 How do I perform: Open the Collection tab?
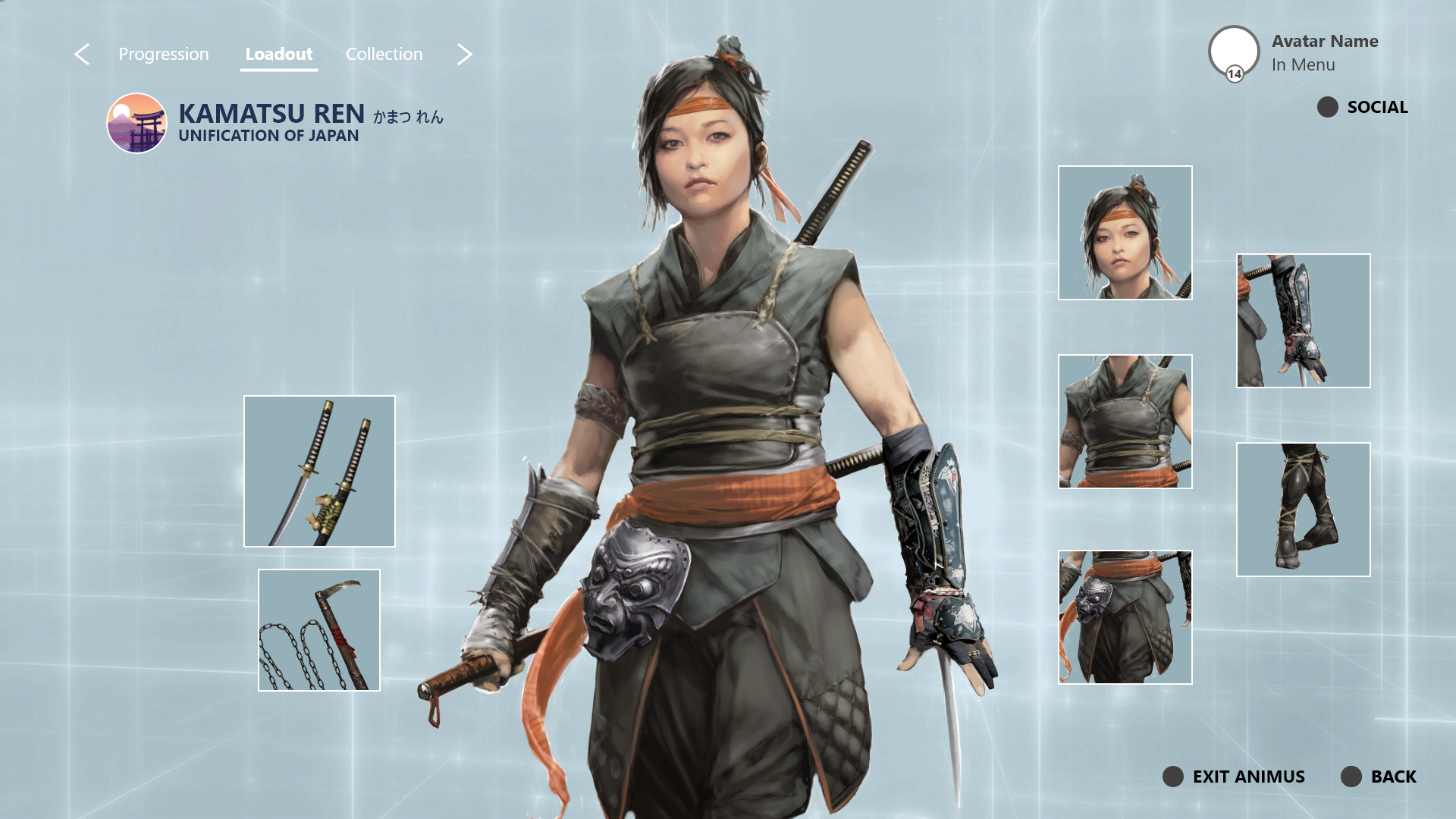click(384, 55)
